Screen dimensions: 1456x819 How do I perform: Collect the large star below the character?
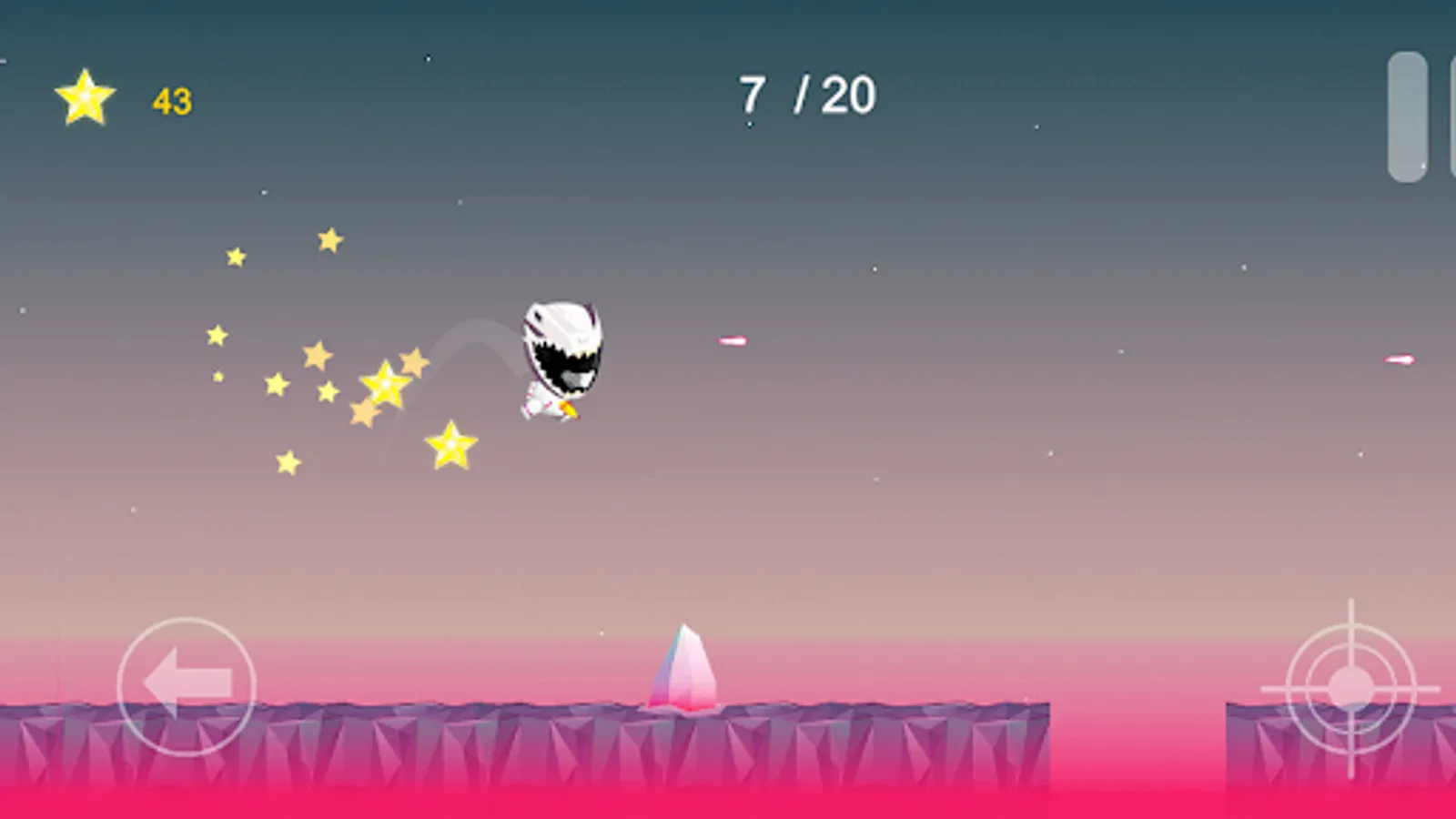coord(451,445)
